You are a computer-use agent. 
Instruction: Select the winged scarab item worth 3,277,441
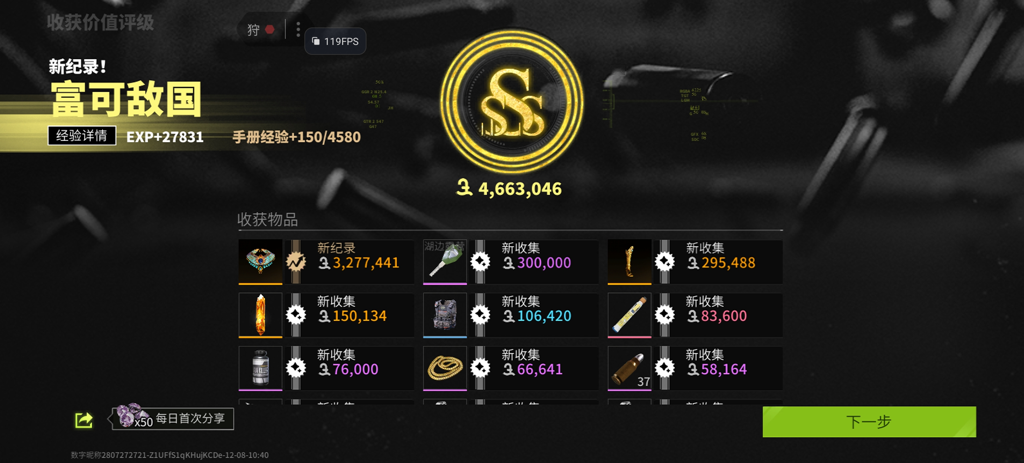pyautogui.click(x=260, y=262)
